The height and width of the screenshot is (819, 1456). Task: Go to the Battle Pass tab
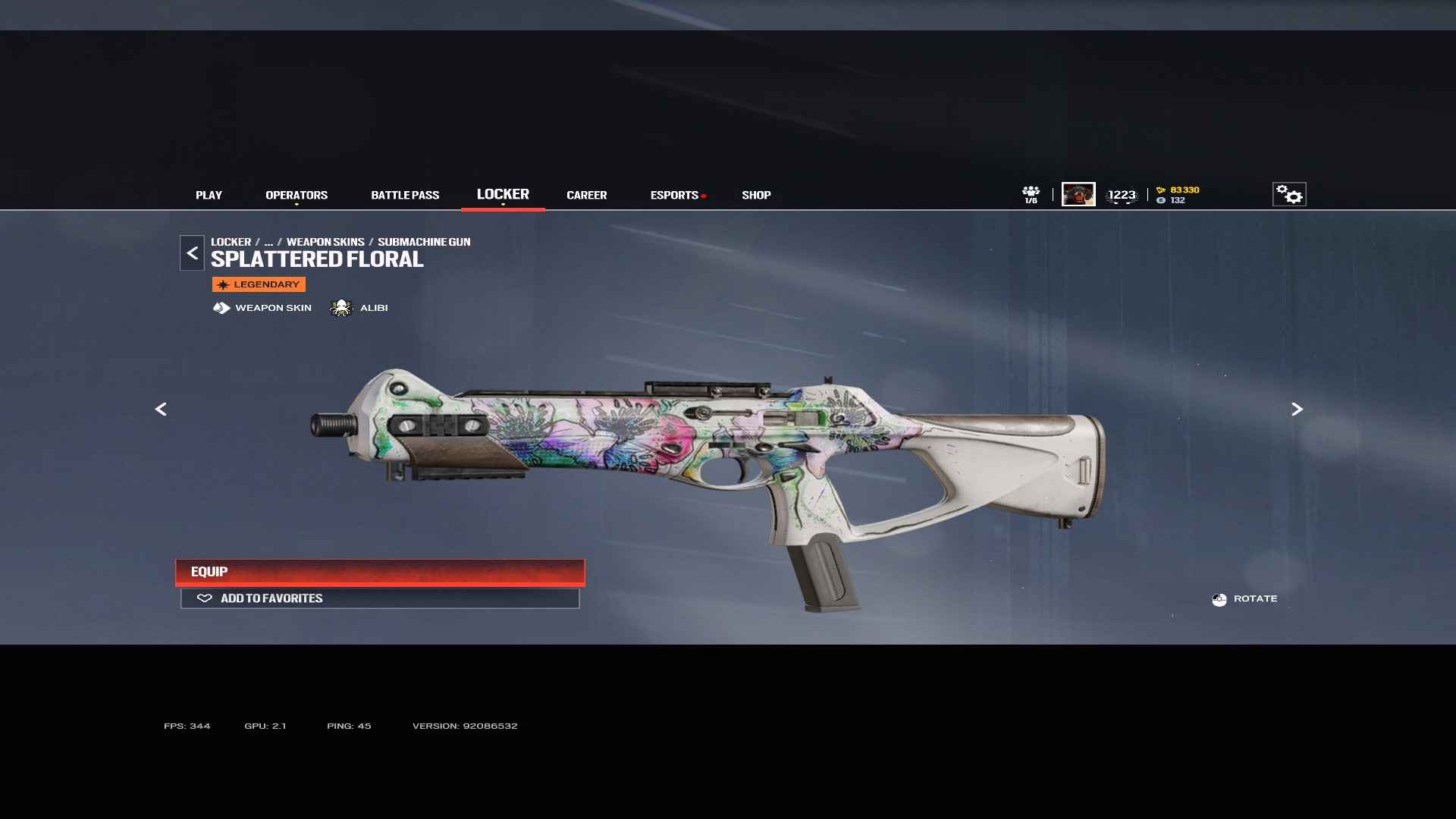[x=405, y=195]
